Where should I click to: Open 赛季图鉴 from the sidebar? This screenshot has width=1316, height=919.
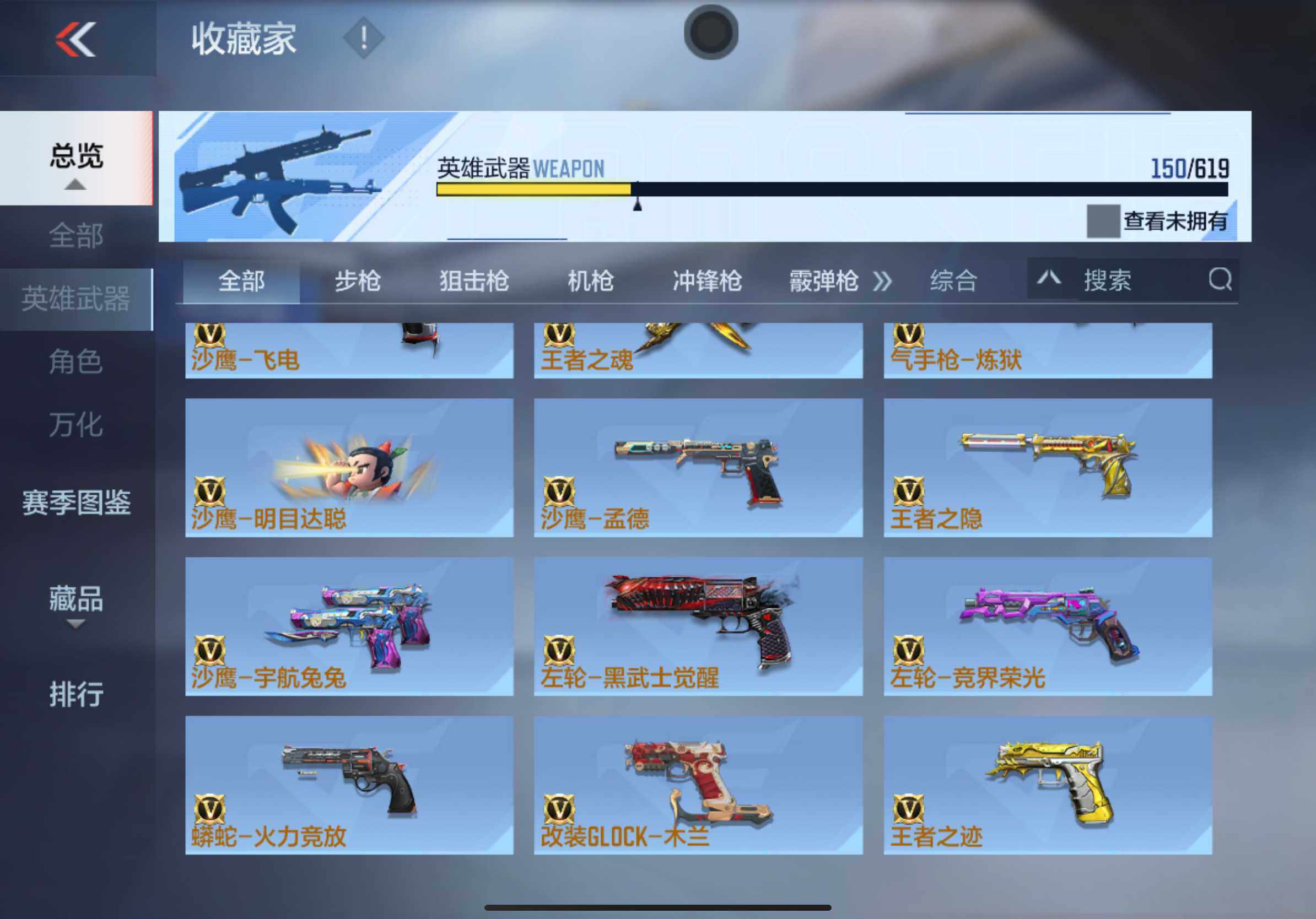(x=76, y=502)
